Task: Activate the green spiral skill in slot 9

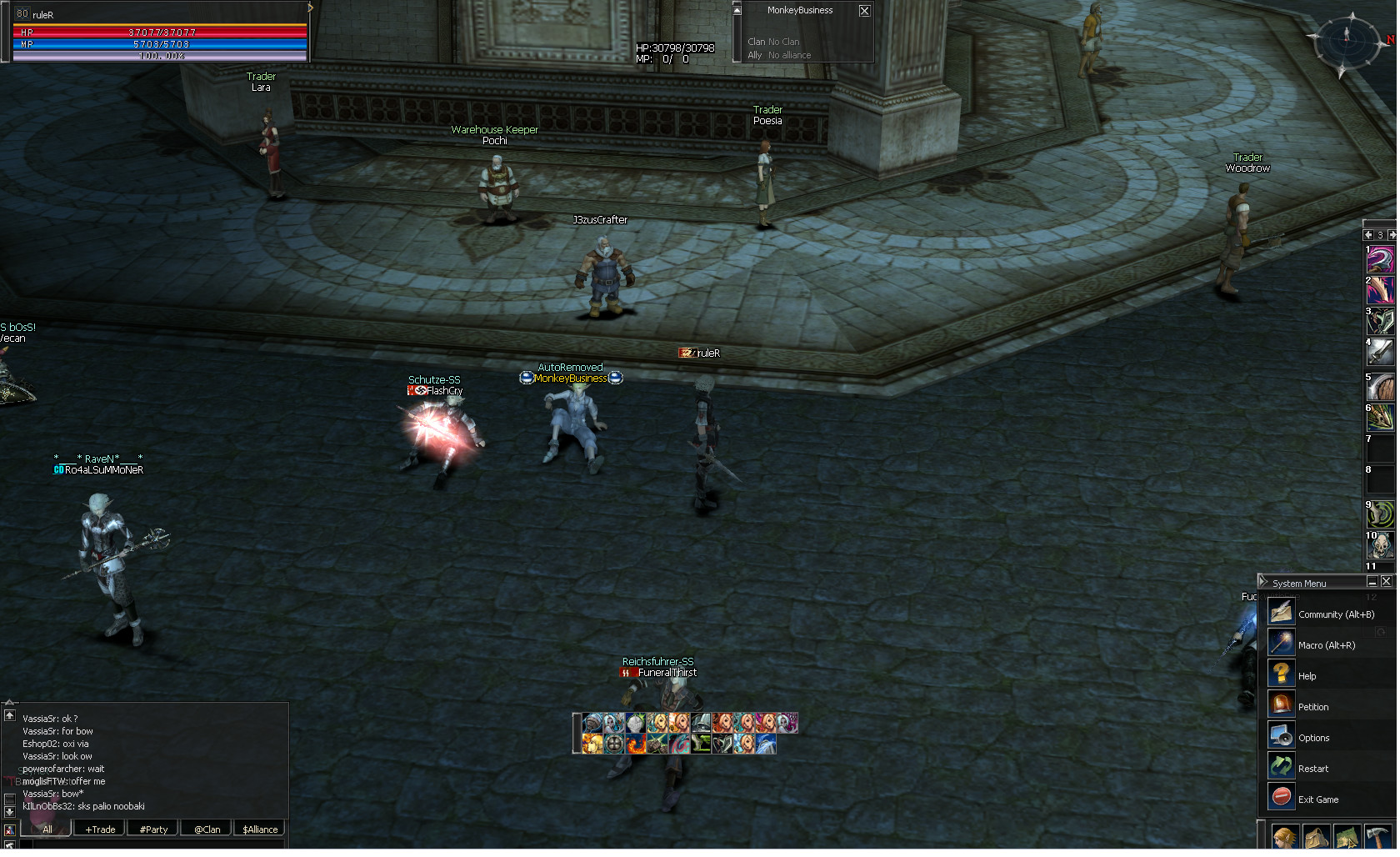Action: click(1381, 515)
